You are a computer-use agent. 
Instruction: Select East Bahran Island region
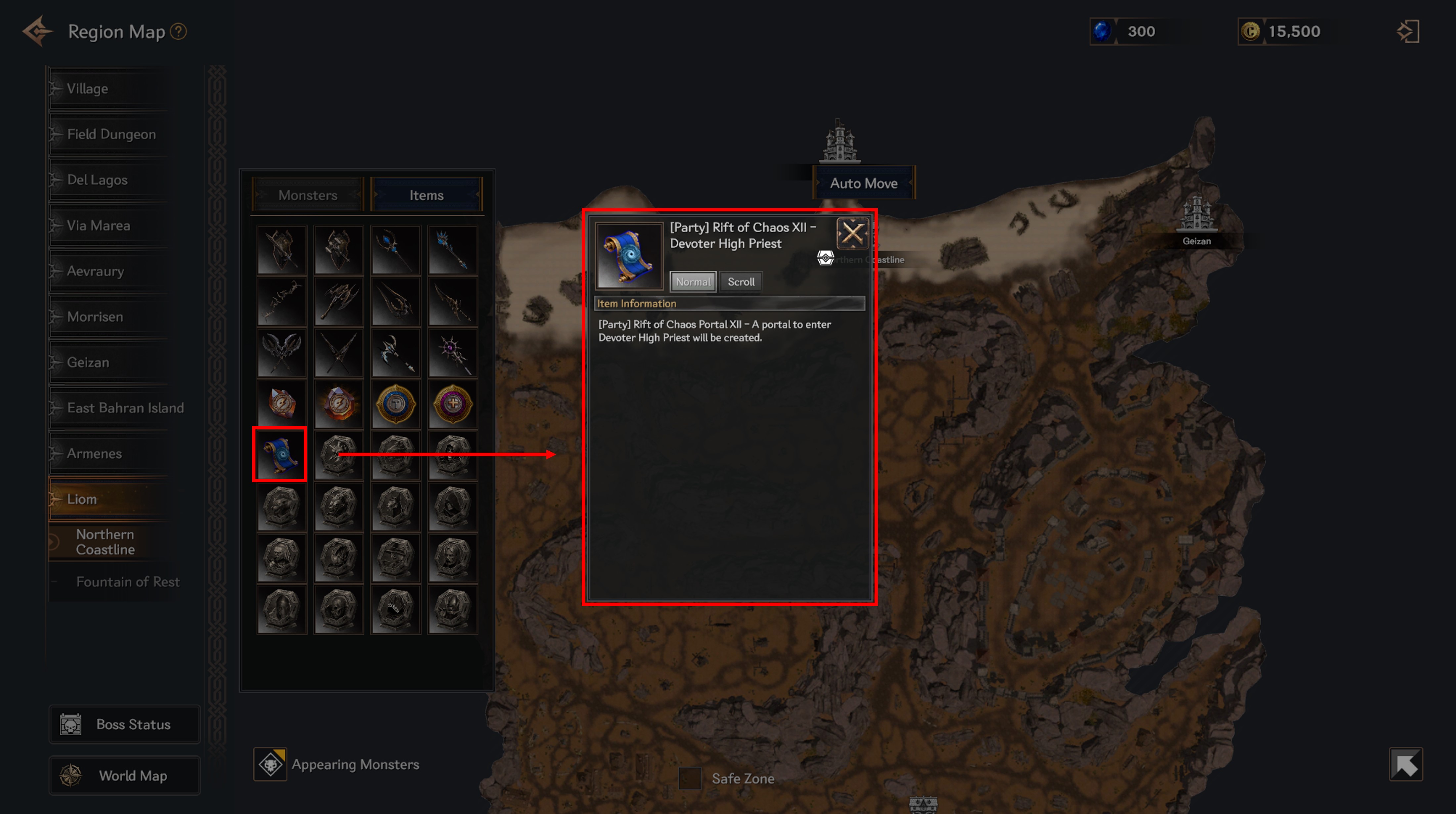pyautogui.click(x=125, y=408)
